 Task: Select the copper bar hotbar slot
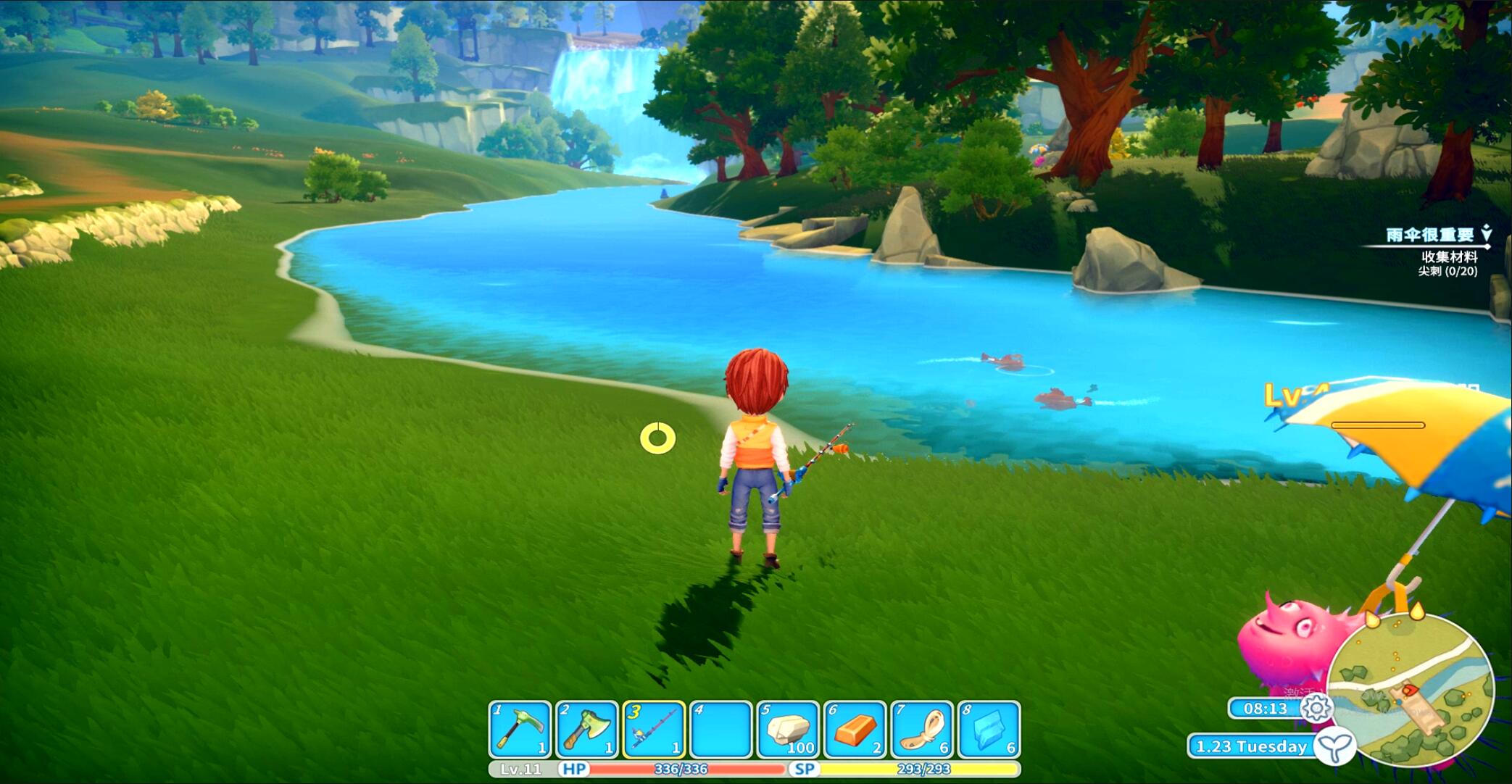855,729
